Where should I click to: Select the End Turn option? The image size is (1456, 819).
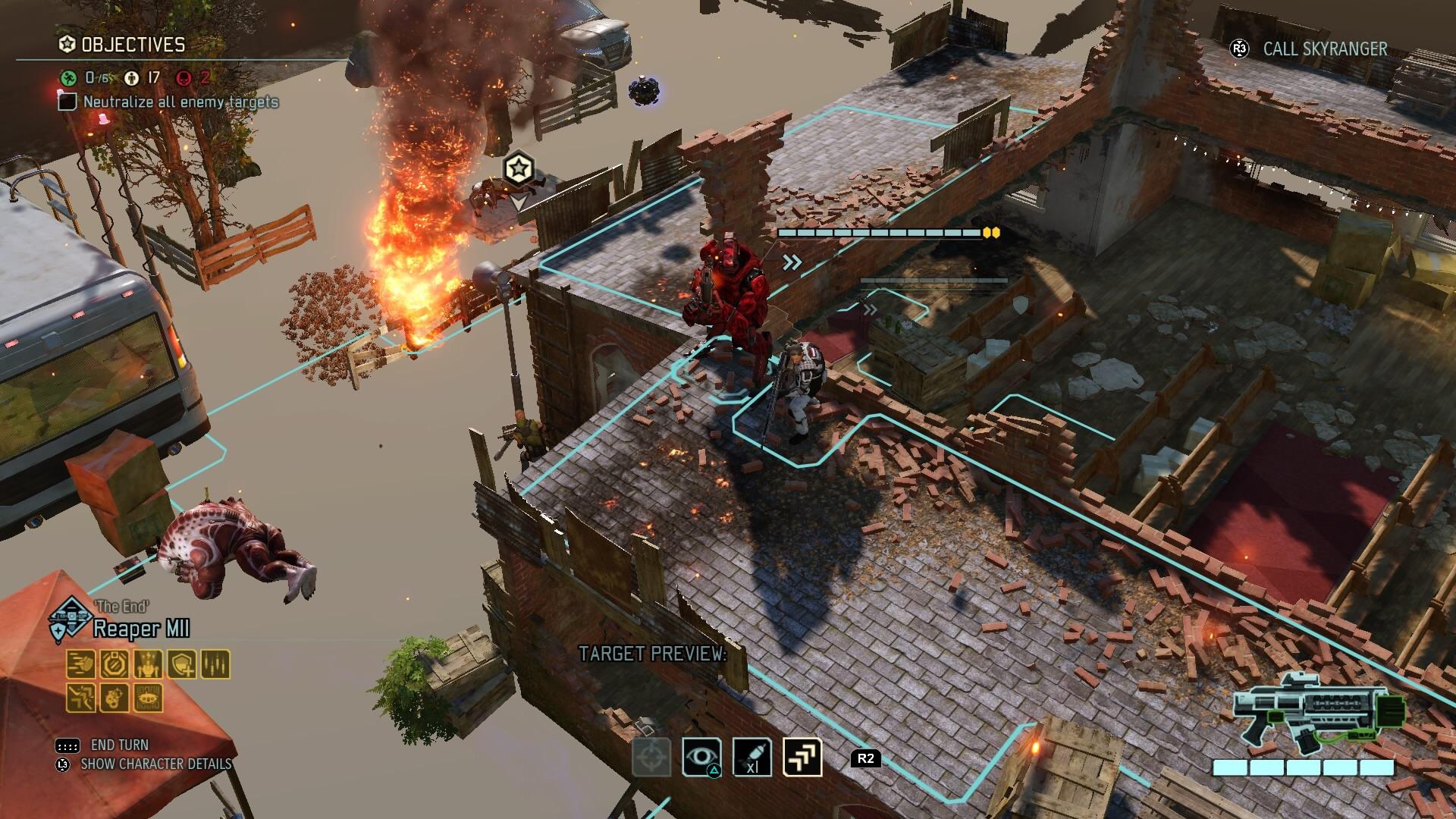(119, 745)
